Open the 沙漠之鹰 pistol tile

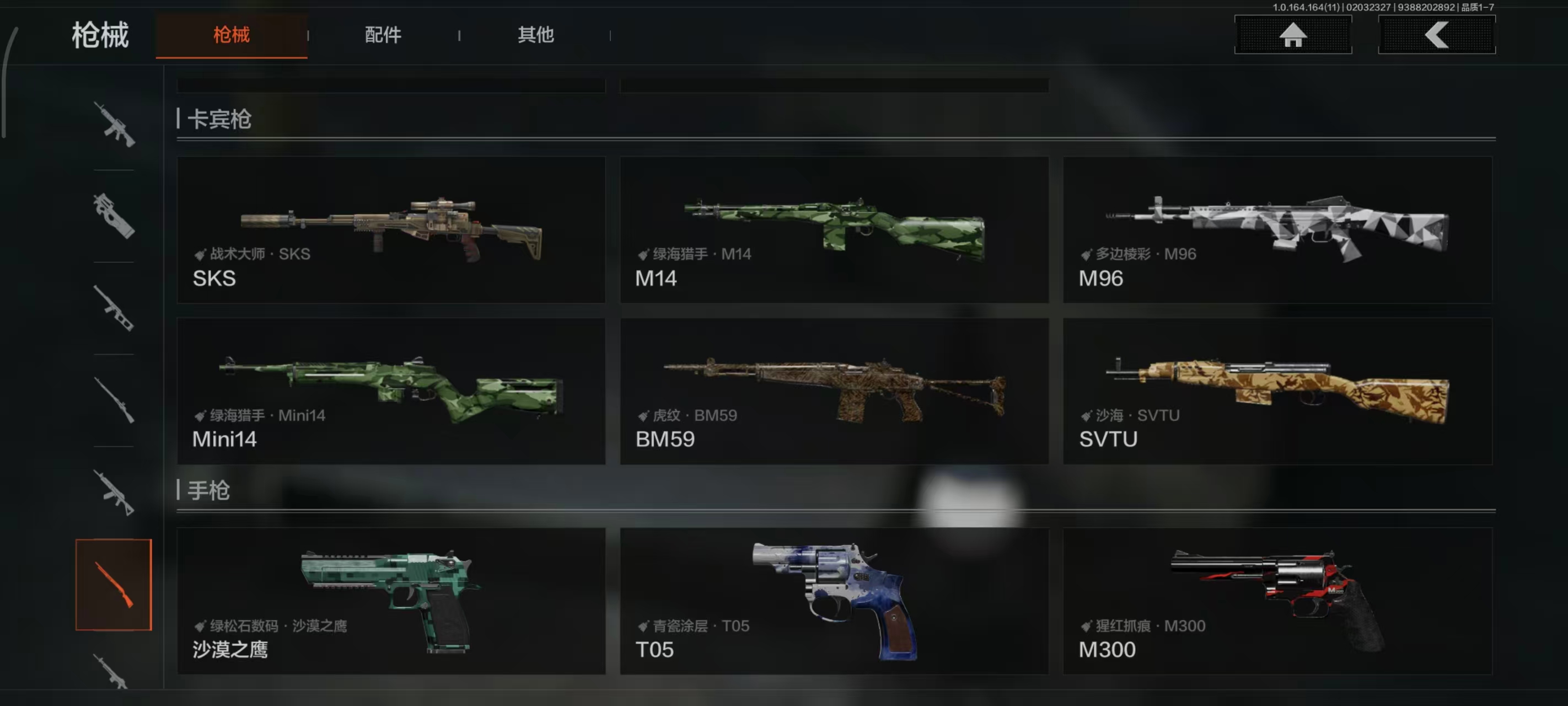(x=391, y=601)
